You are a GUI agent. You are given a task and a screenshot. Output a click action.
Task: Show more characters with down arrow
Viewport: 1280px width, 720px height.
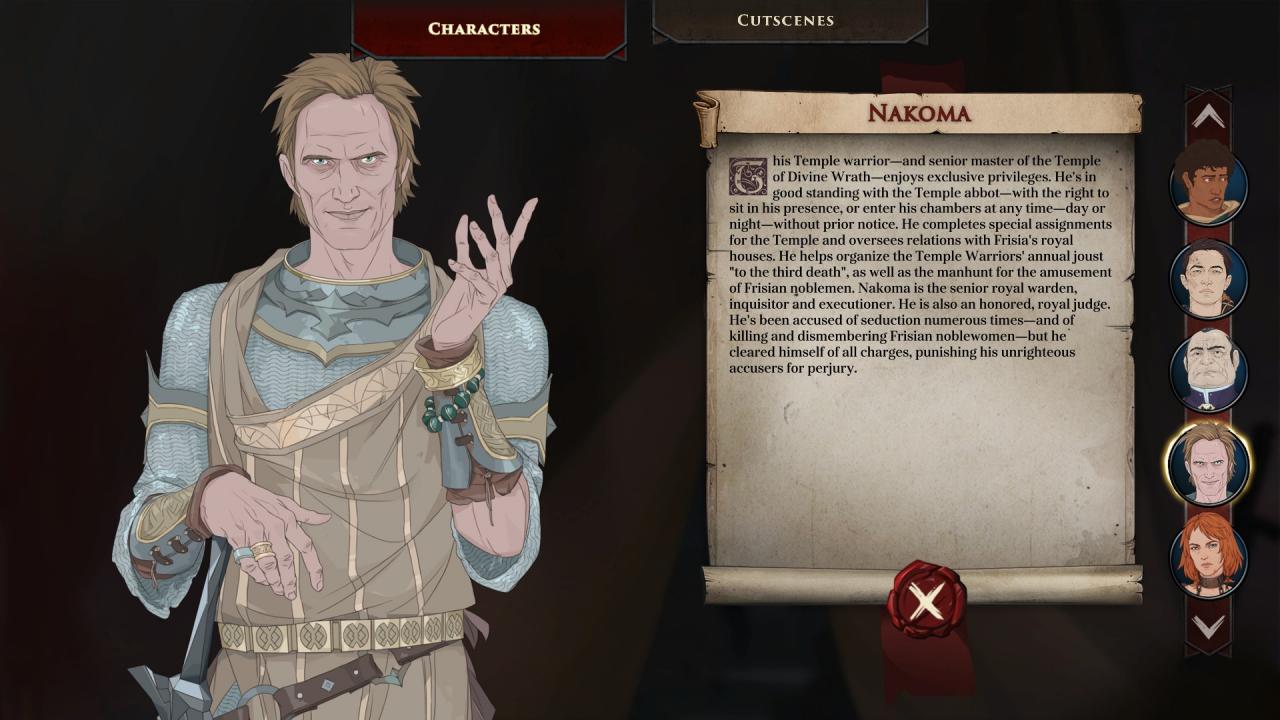pos(1208,627)
